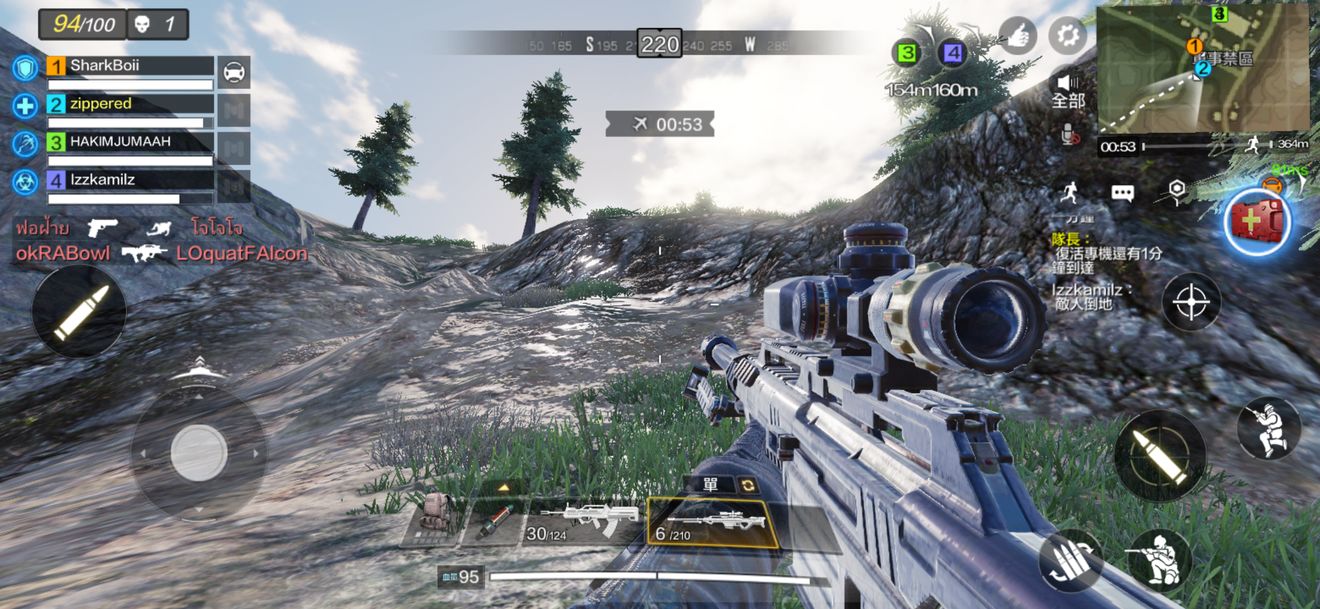Use the red medkit button
Image resolution: width=1320 pixels, height=609 pixels.
coord(1259,222)
